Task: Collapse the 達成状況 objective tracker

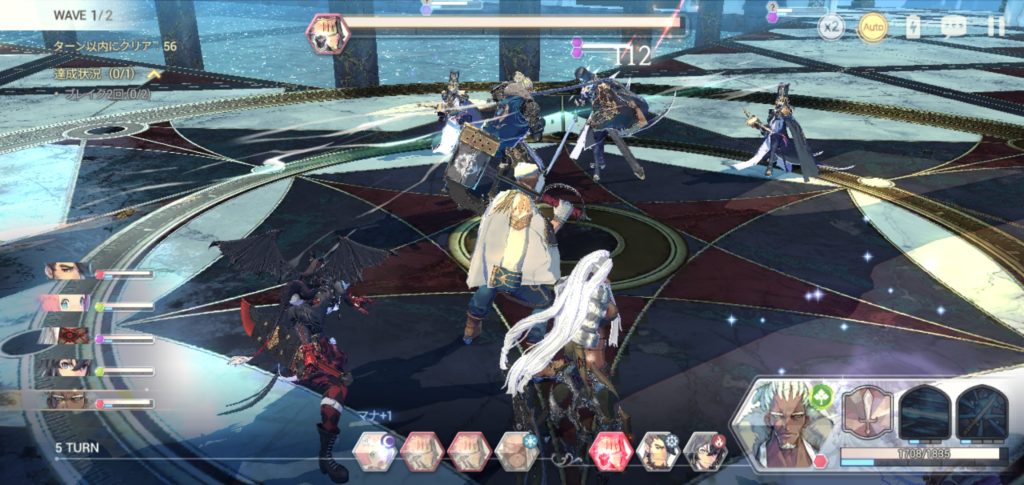Action: coord(154,73)
